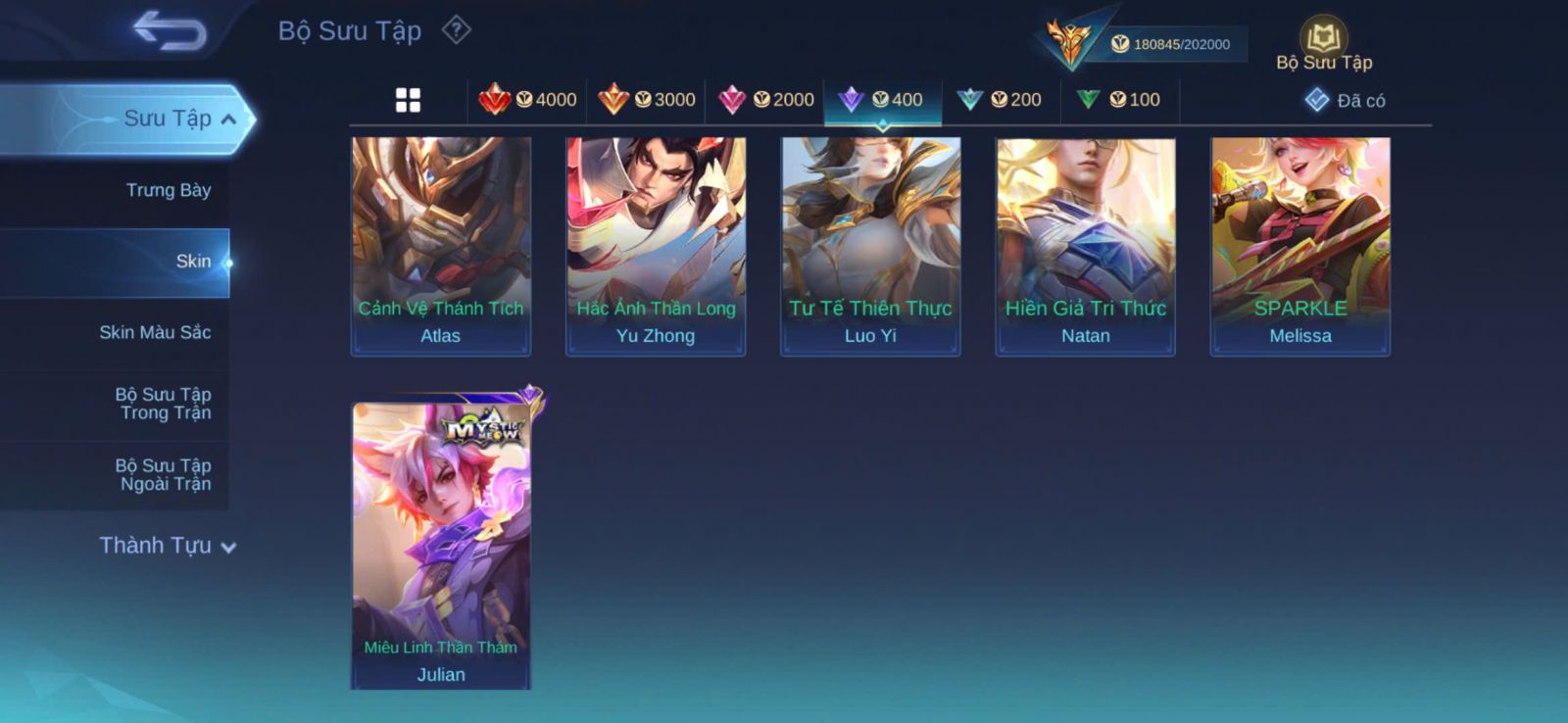The image size is (1568, 723).
Task: Toggle the Đã có owned filter
Action: point(1345,100)
